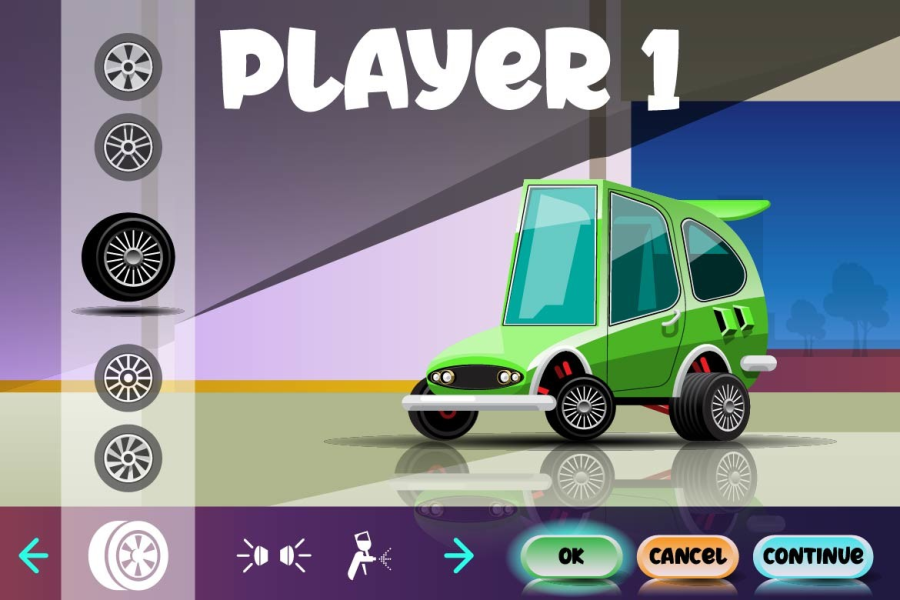Switch to the headlights category
900x600 pixels.
[x=274, y=554]
